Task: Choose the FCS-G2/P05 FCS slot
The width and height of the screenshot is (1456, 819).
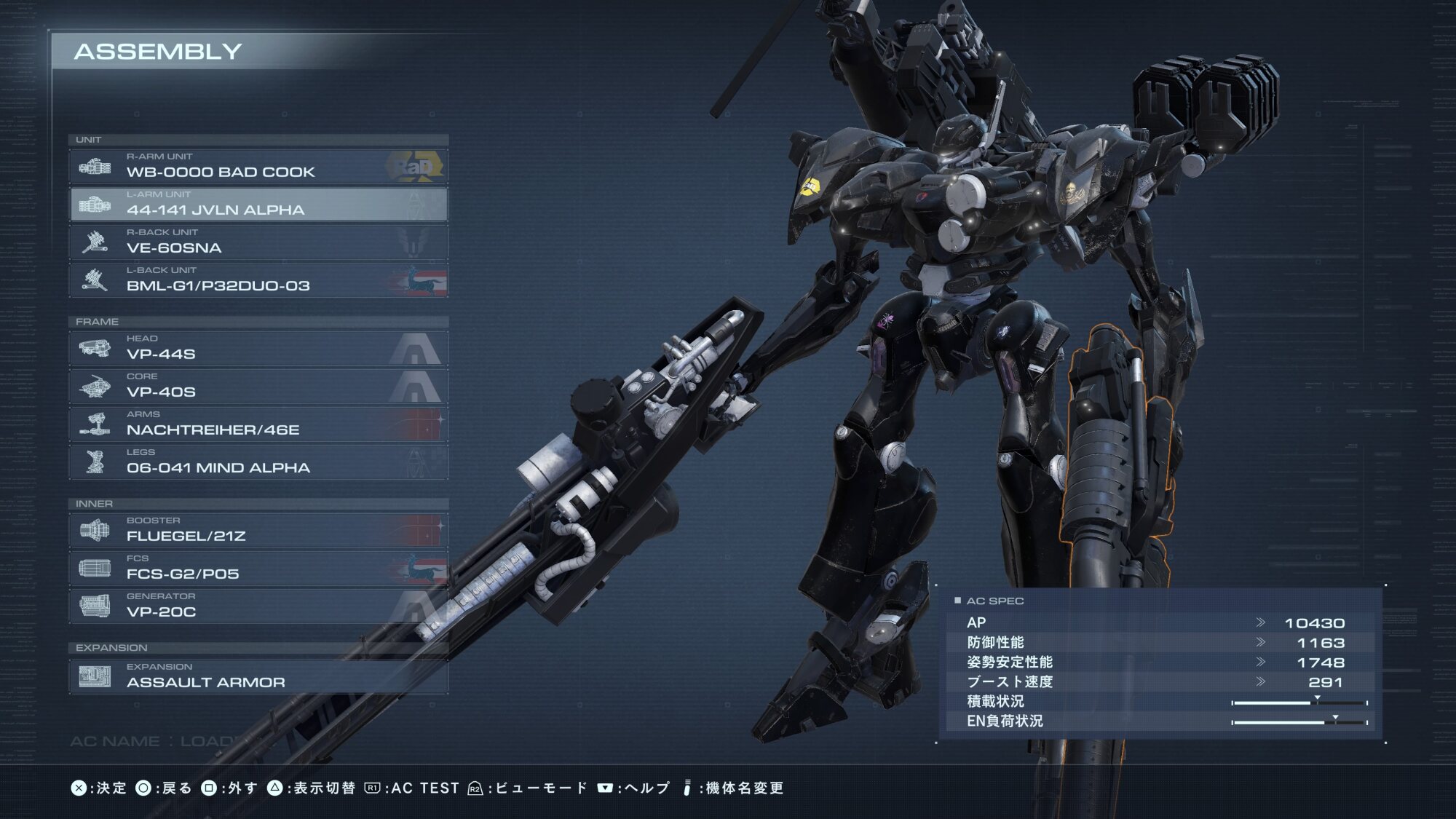Action: pyautogui.click(x=258, y=569)
